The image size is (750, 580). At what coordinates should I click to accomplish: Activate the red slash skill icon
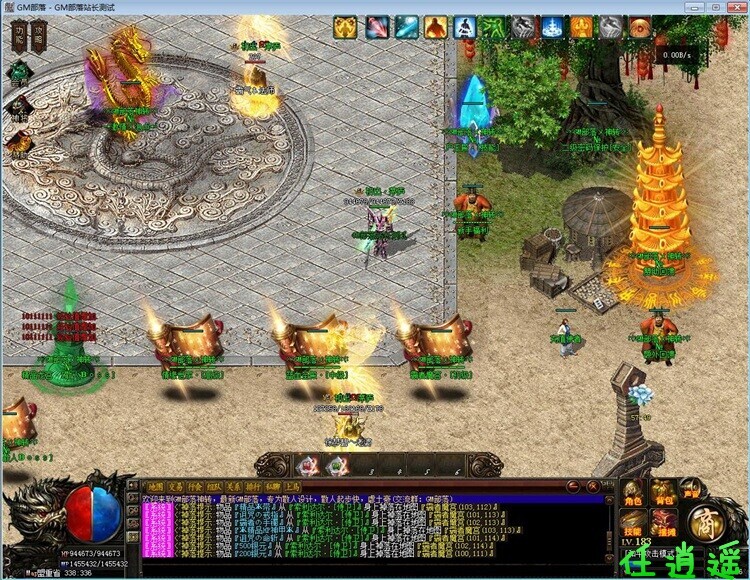[377, 27]
